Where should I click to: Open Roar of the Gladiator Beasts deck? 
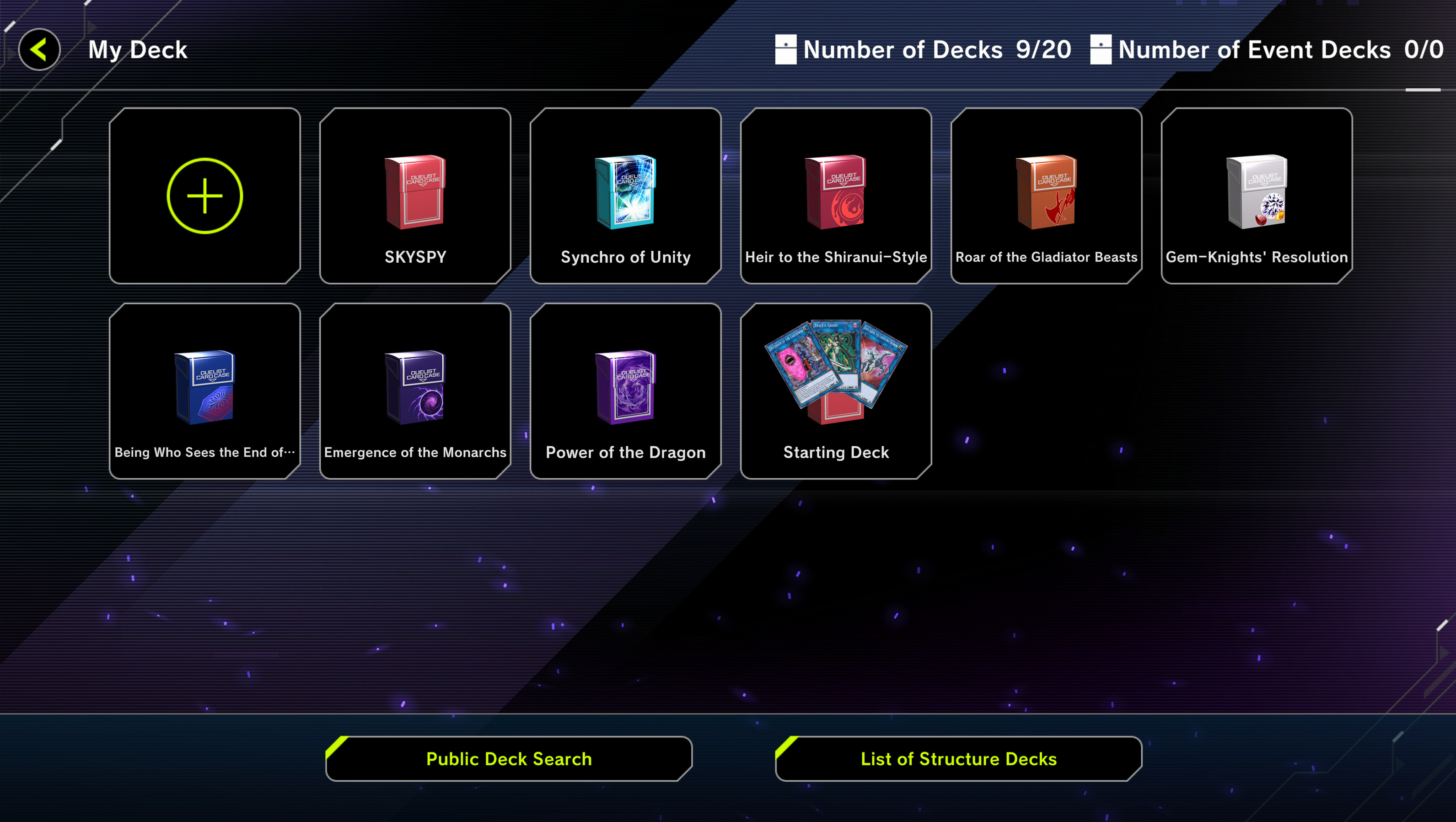coord(1046,195)
